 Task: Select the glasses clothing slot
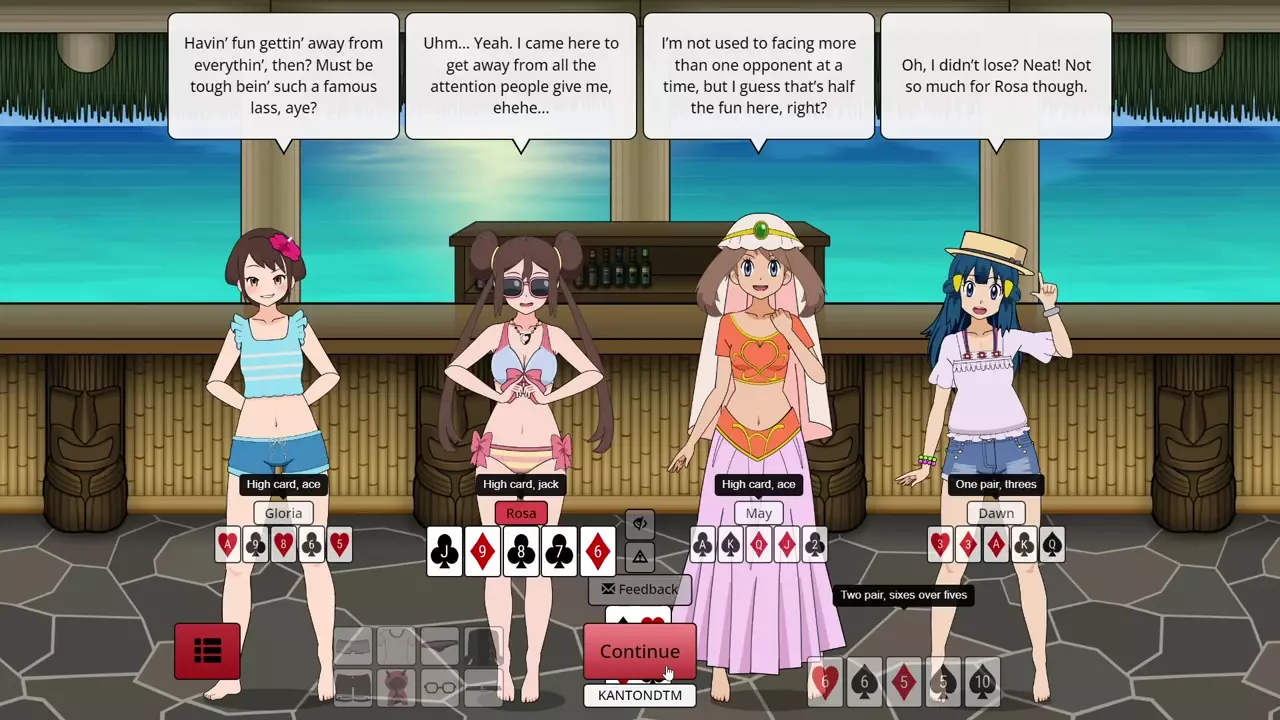(440, 687)
